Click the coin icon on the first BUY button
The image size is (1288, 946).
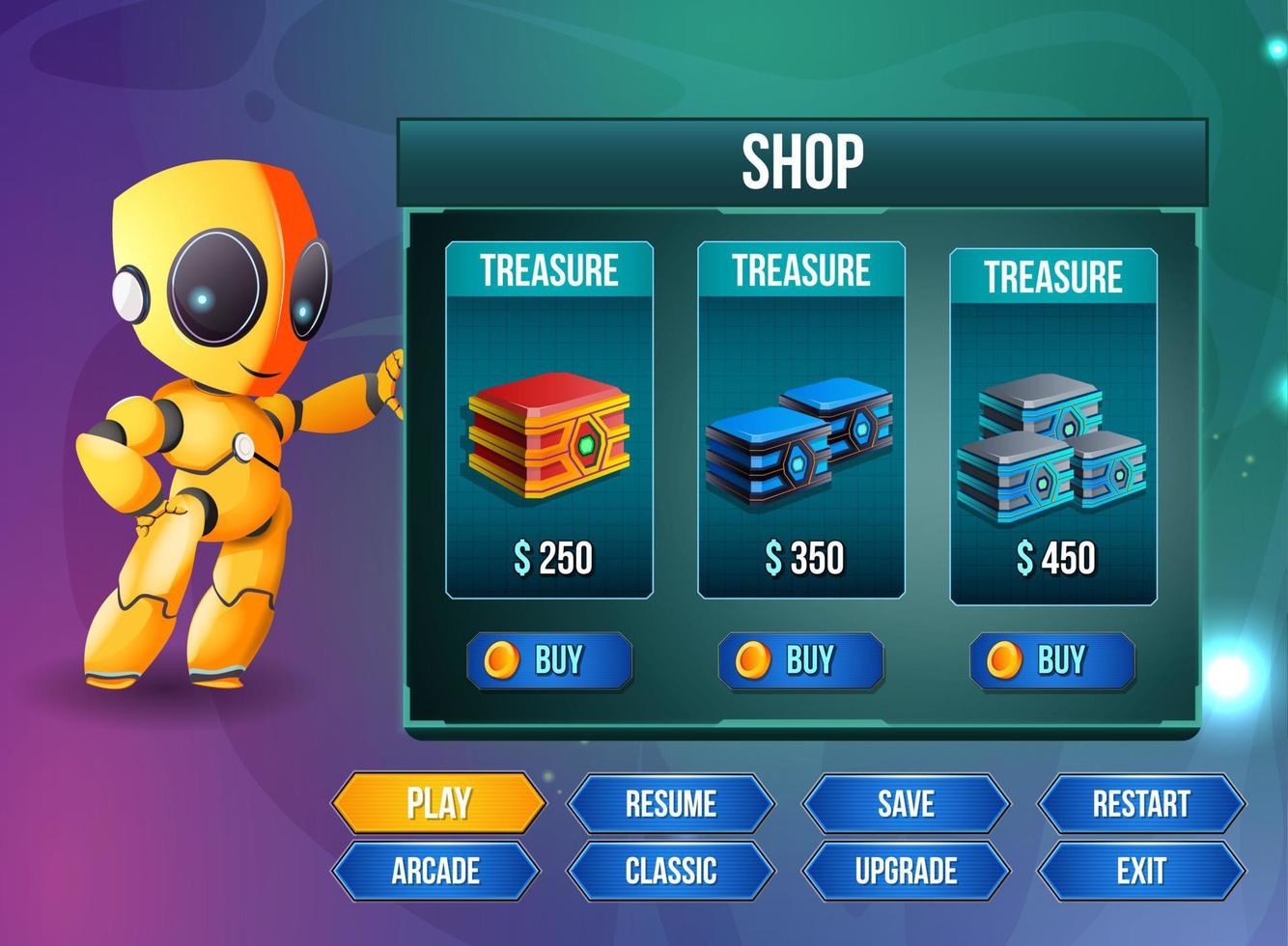click(x=503, y=659)
